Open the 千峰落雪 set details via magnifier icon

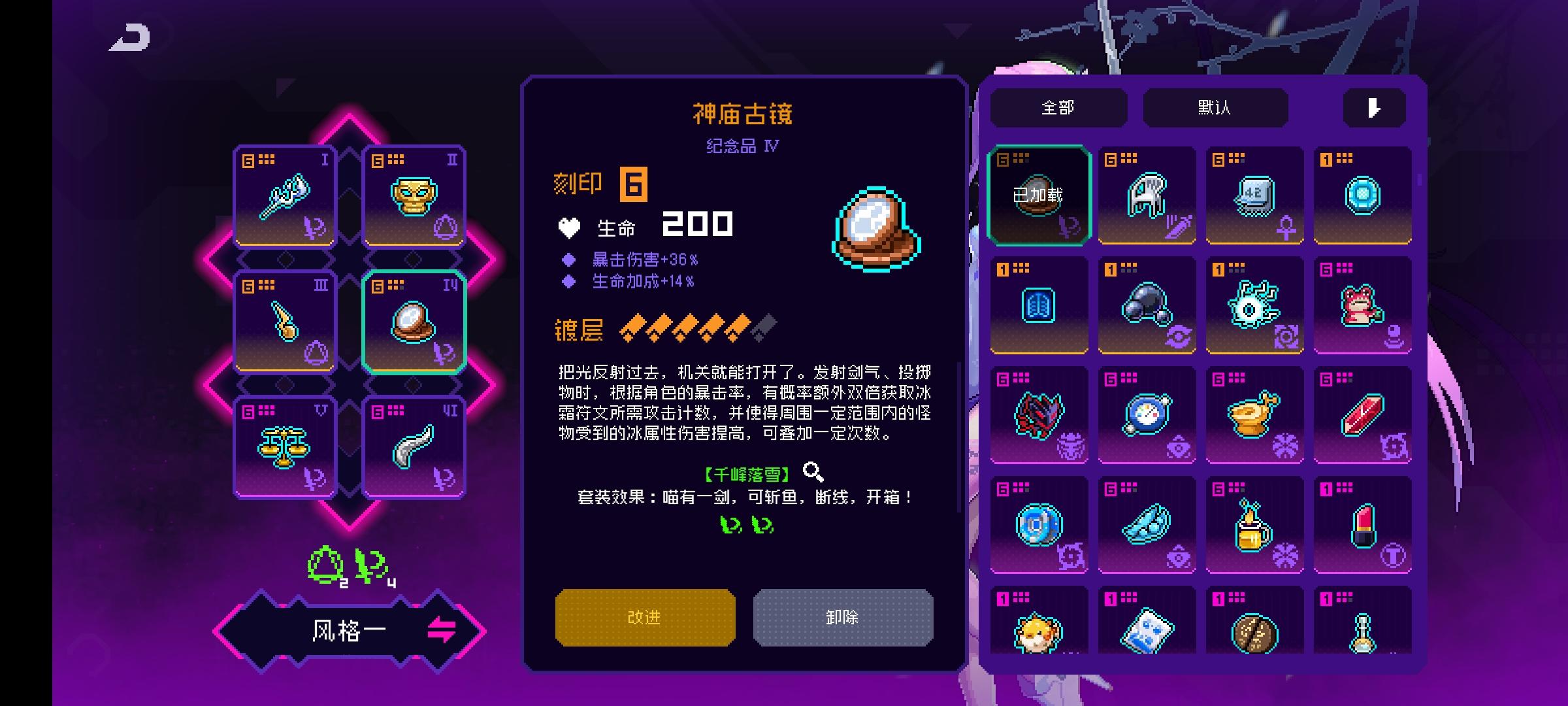(x=810, y=469)
